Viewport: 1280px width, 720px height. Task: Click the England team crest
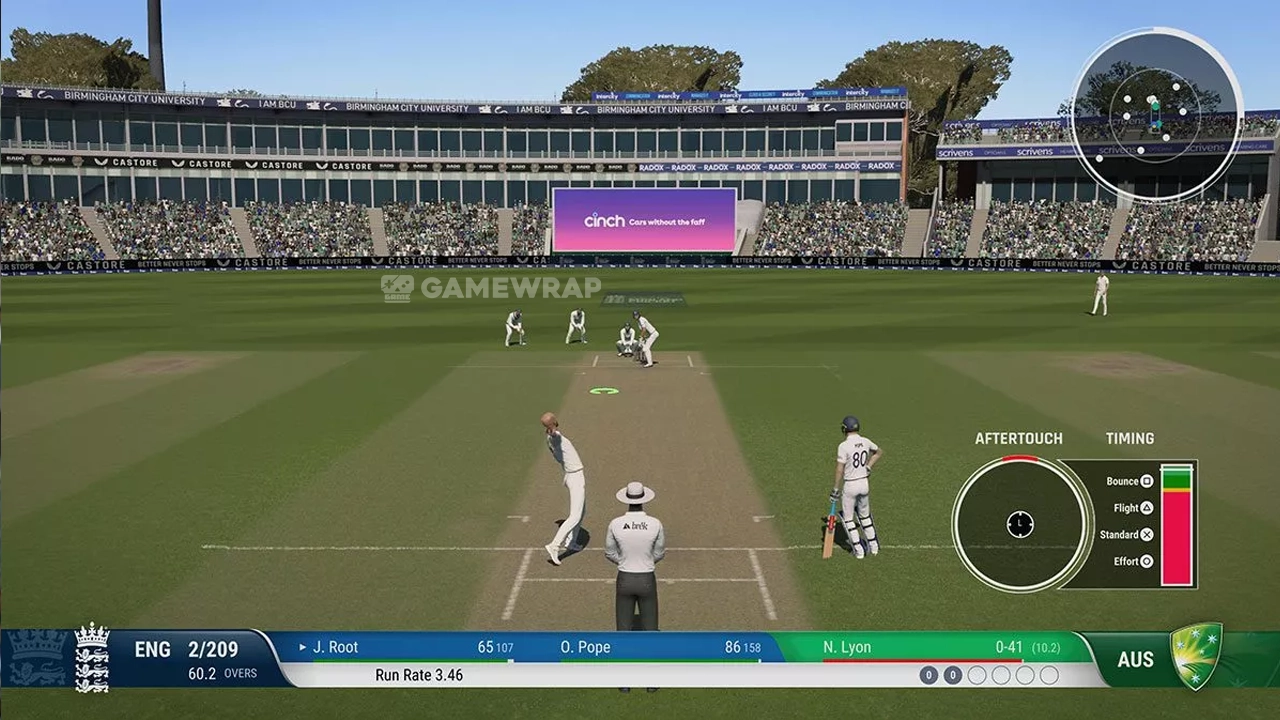tap(92, 657)
